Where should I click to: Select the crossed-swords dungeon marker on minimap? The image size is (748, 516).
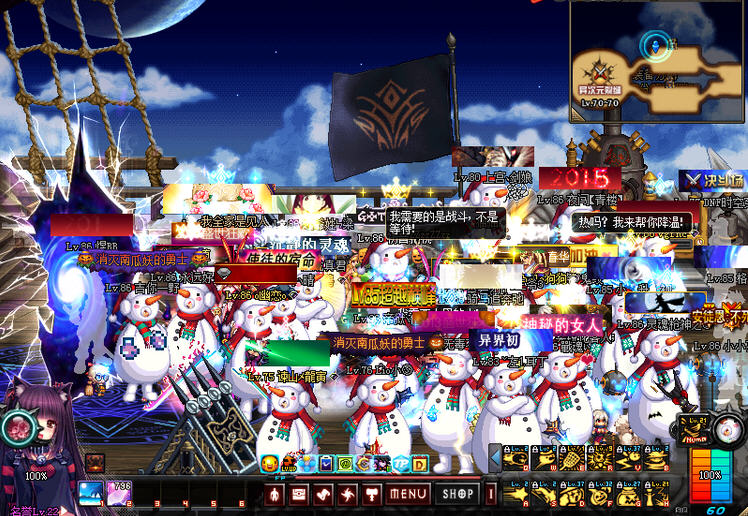599,70
